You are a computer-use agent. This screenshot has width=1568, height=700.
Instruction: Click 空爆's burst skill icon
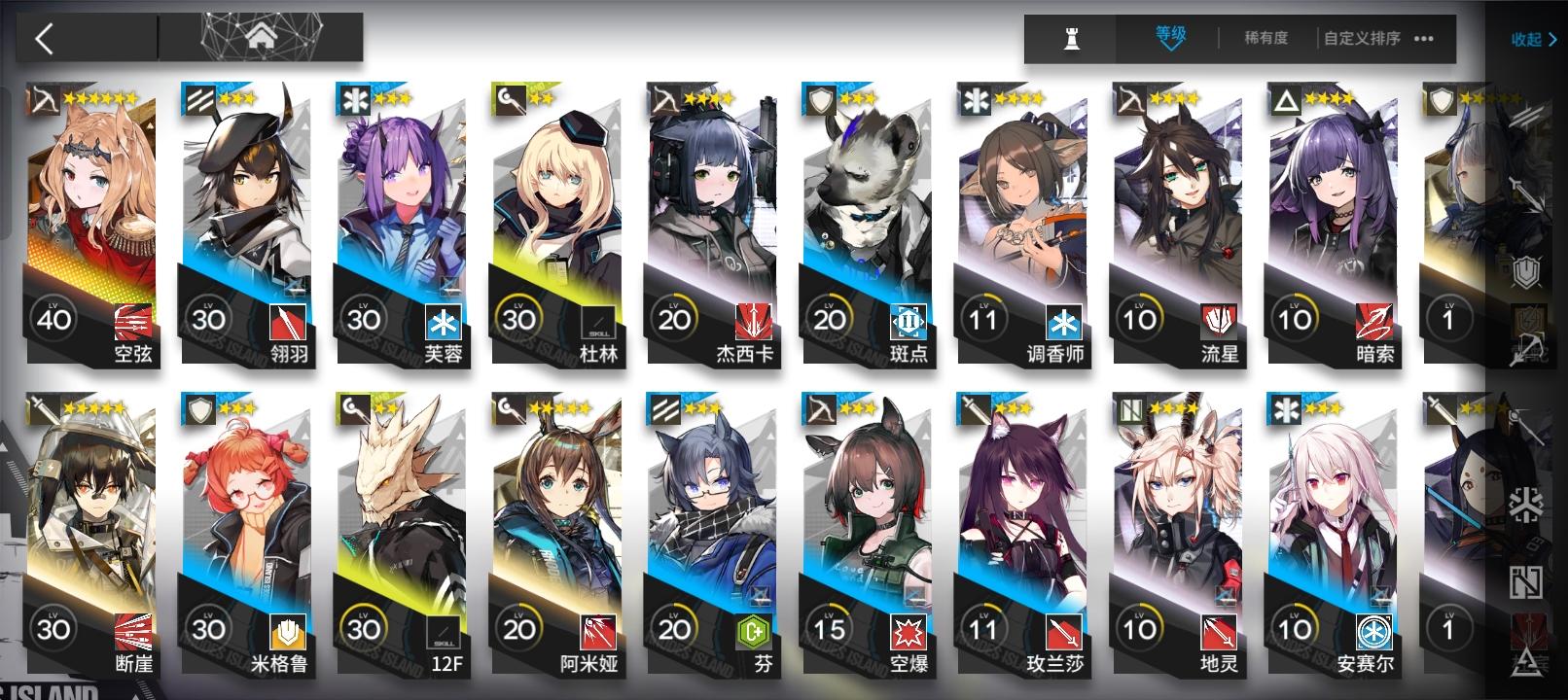(909, 630)
